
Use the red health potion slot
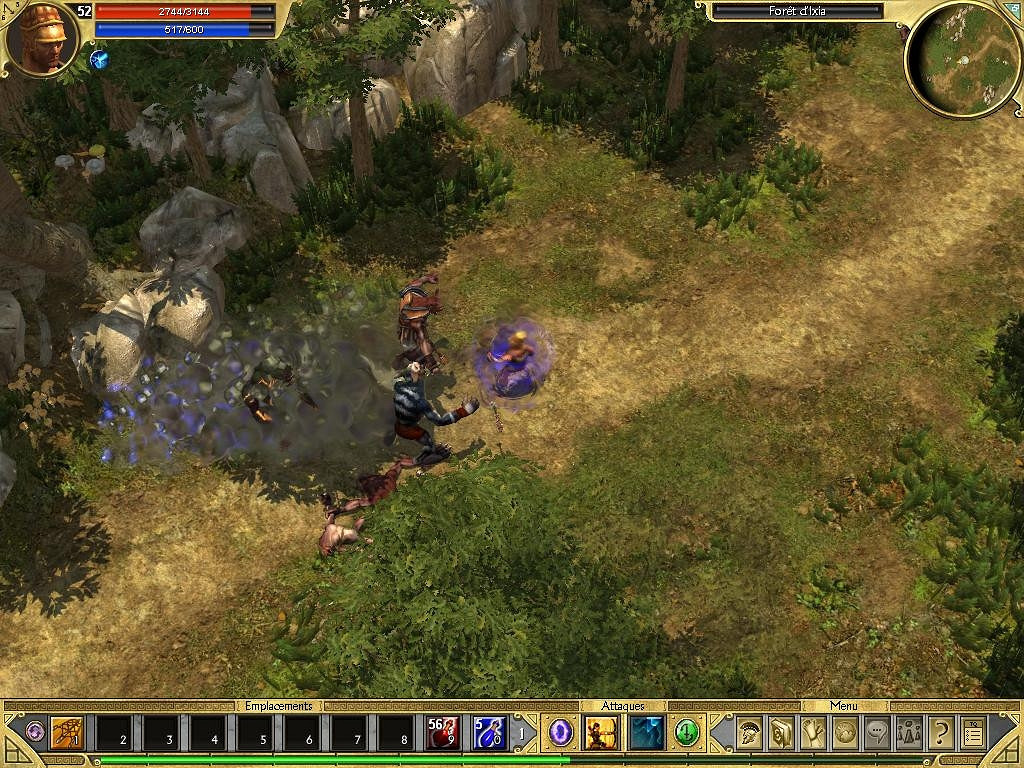[443, 734]
